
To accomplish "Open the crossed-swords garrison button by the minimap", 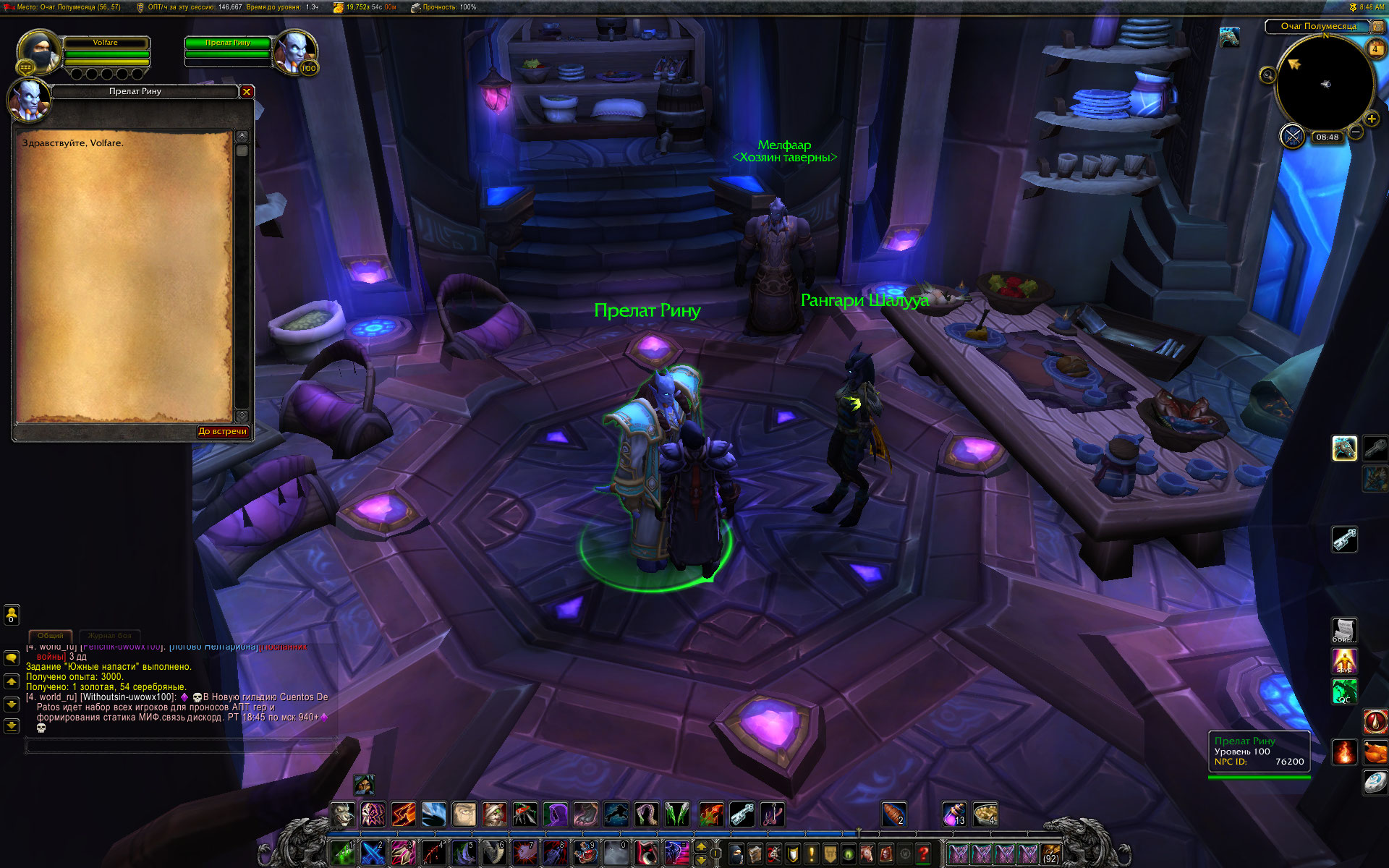I will click(1292, 136).
